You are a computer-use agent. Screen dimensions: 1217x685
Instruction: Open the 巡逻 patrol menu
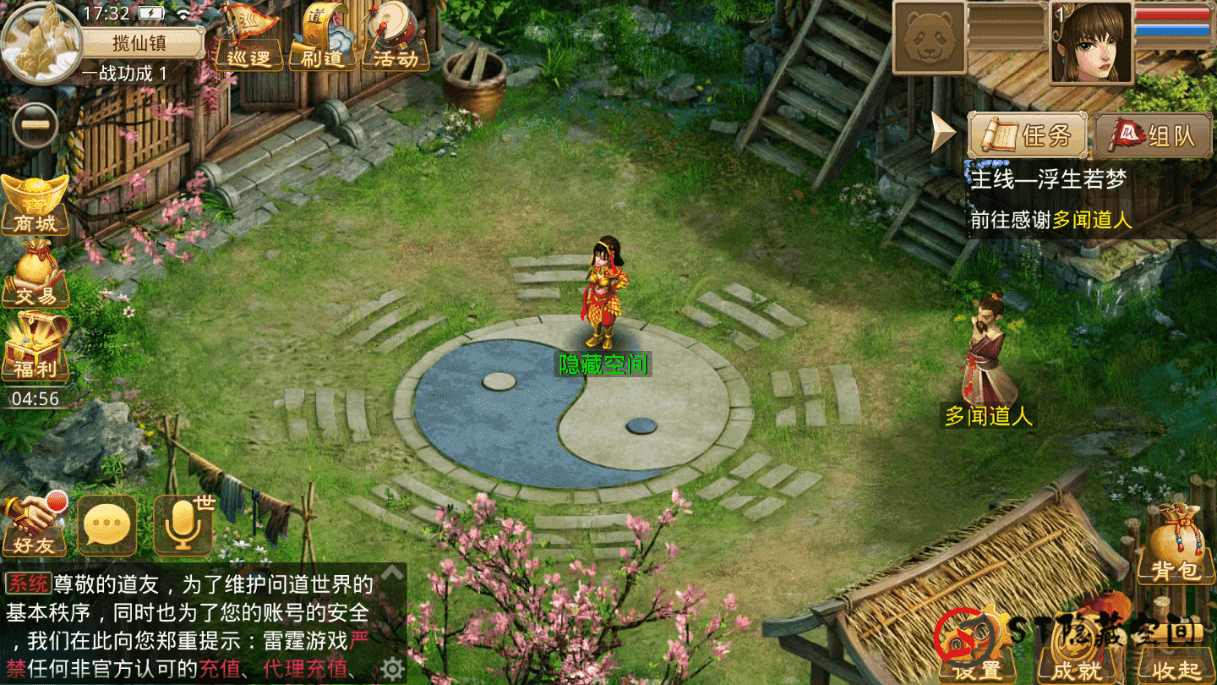249,38
